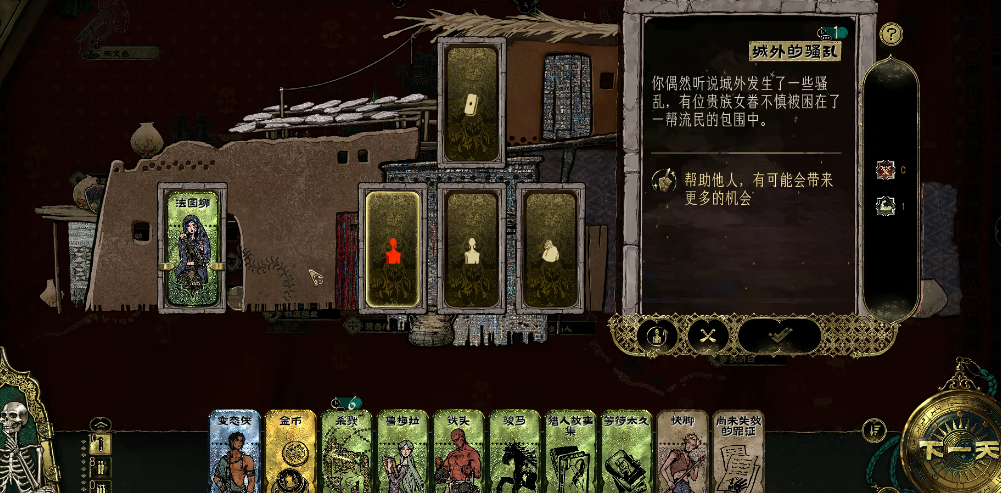Pick the 金币 gold coin card
1001x493 pixels.
pos(292,455)
